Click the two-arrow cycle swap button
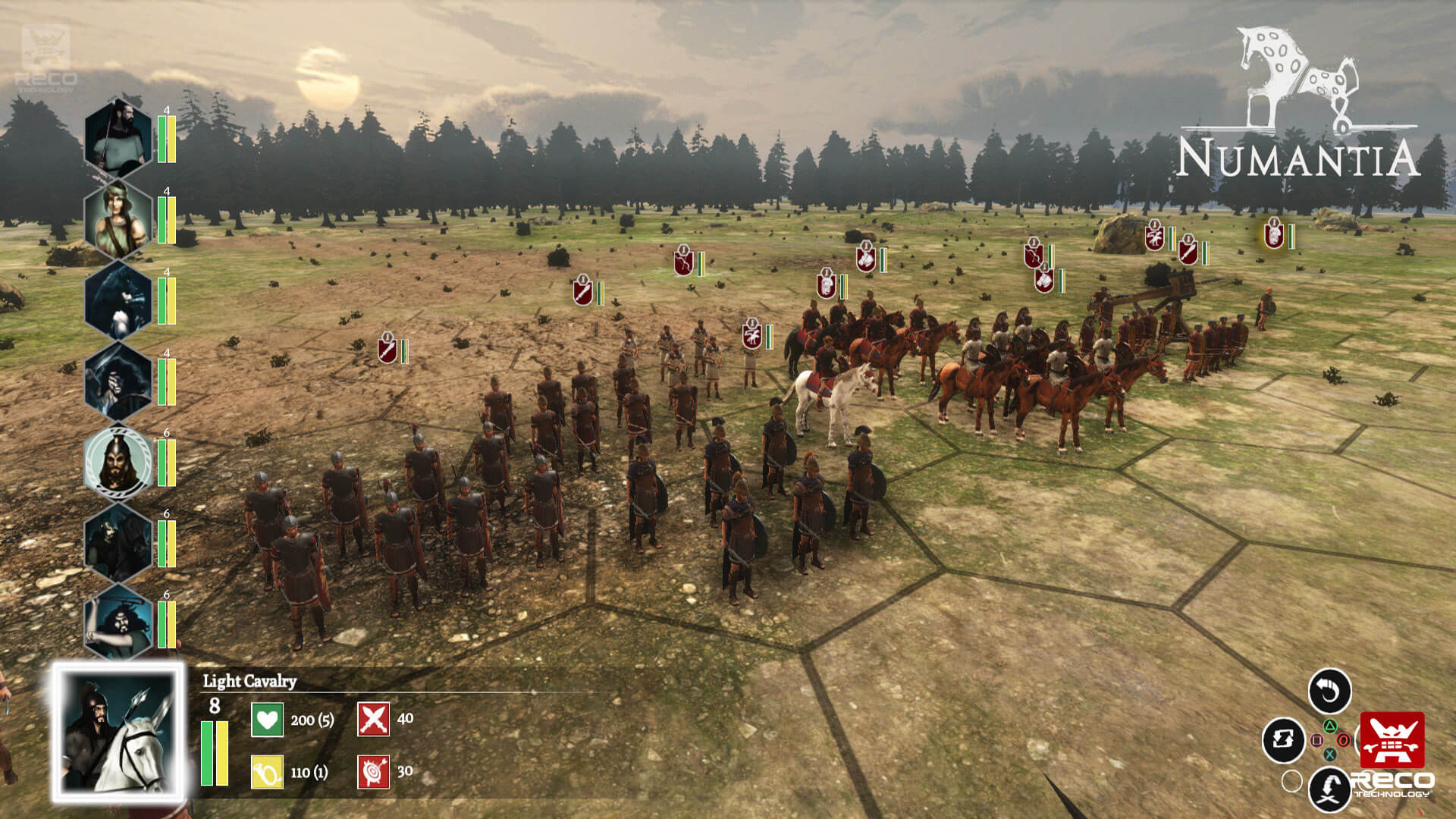Viewport: 1456px width, 819px height. tap(1283, 739)
